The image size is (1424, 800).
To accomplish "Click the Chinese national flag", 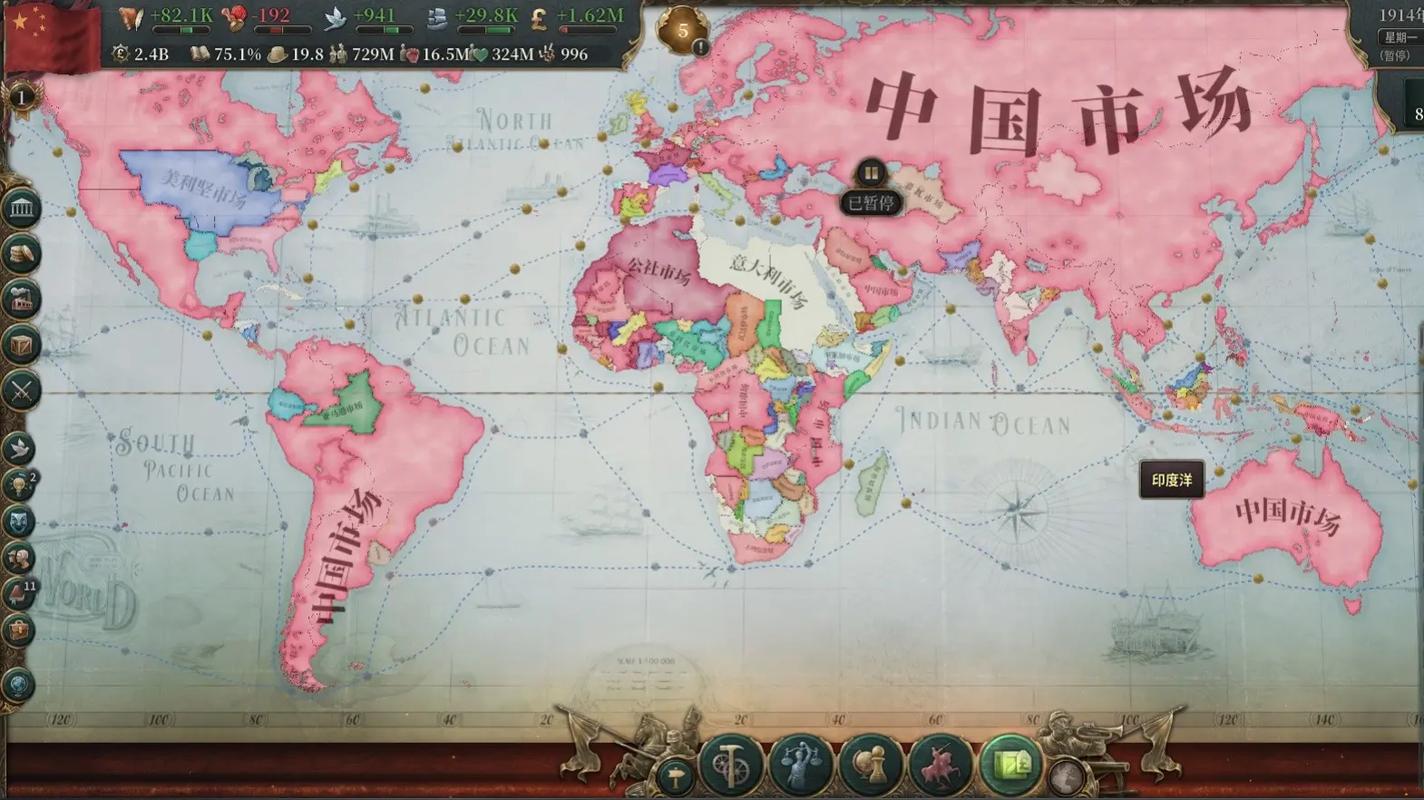I will 50,35.
